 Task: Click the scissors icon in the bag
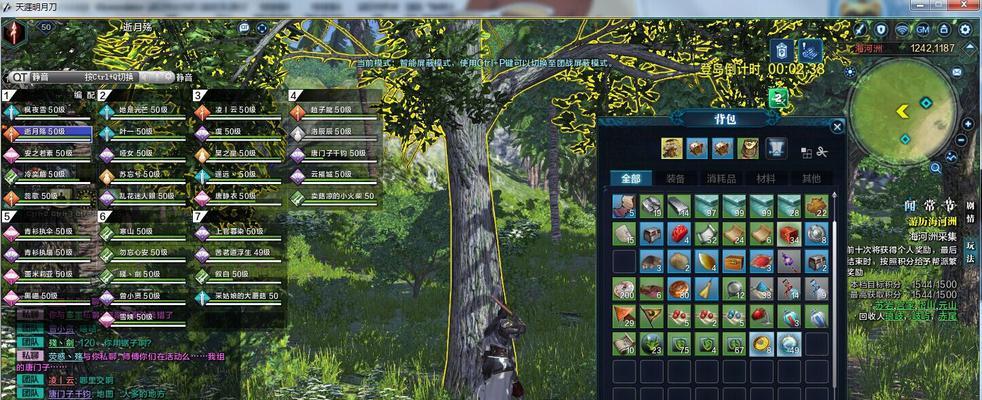click(x=822, y=152)
